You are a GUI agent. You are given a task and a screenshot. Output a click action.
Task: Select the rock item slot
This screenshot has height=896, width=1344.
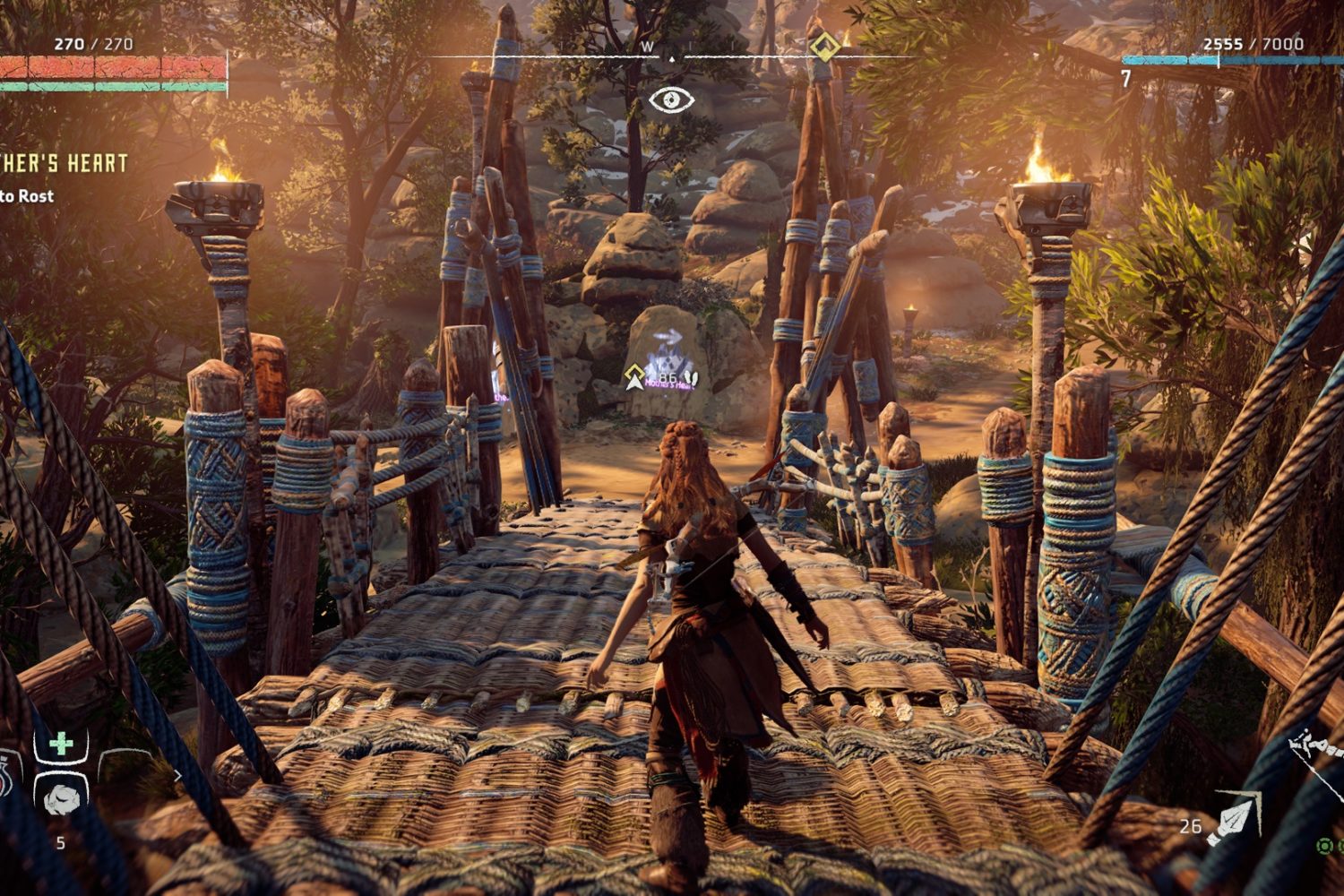coord(60,797)
